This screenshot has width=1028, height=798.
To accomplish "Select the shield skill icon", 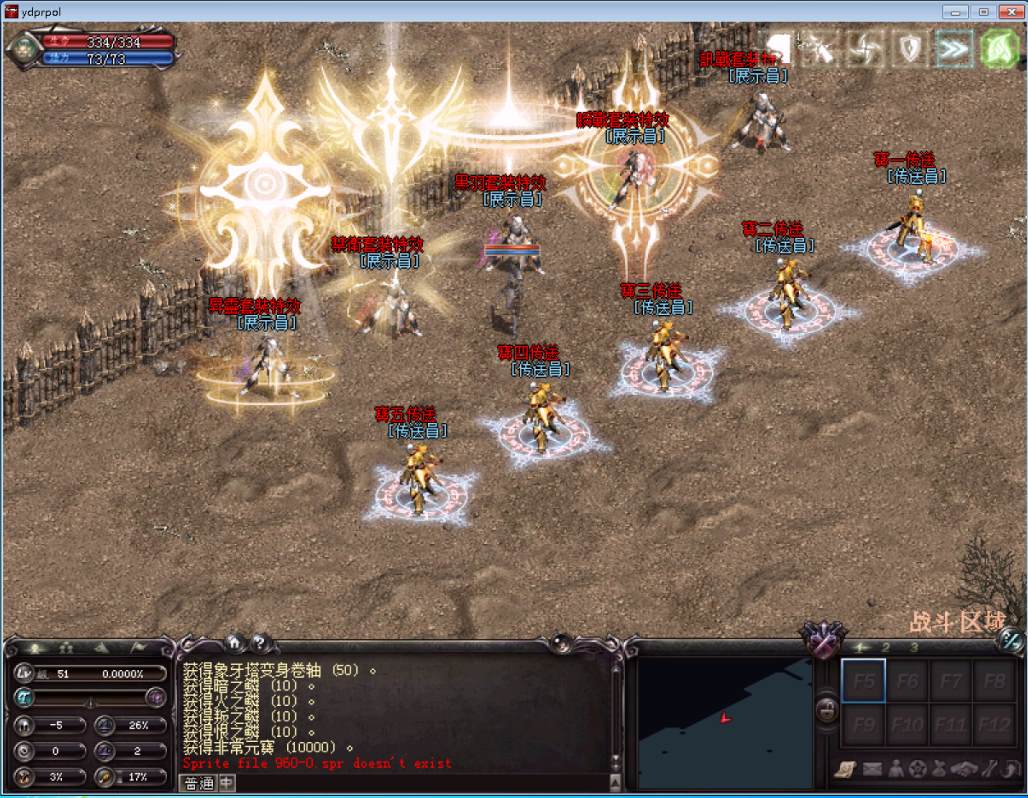I will tap(910, 48).
